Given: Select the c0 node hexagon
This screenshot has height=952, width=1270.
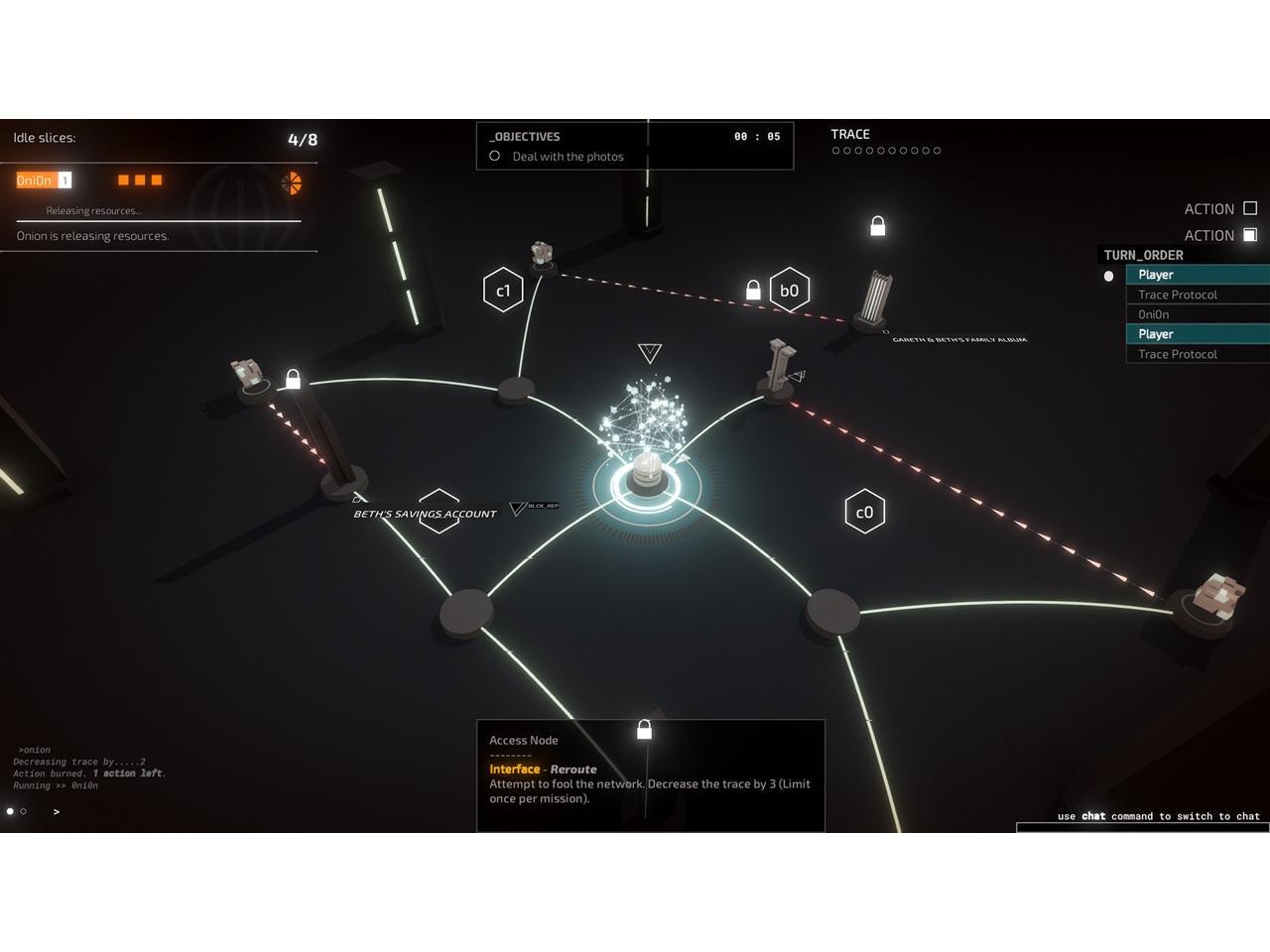Looking at the screenshot, I should coord(864,512).
